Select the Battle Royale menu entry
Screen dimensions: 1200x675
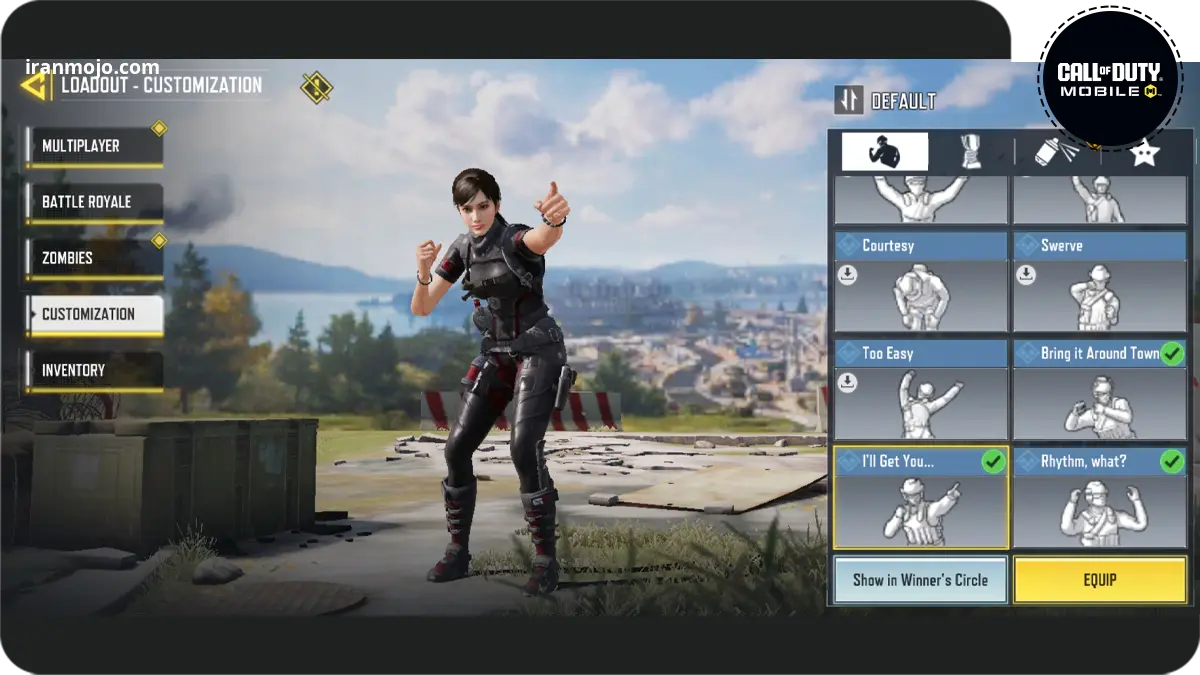click(95, 202)
